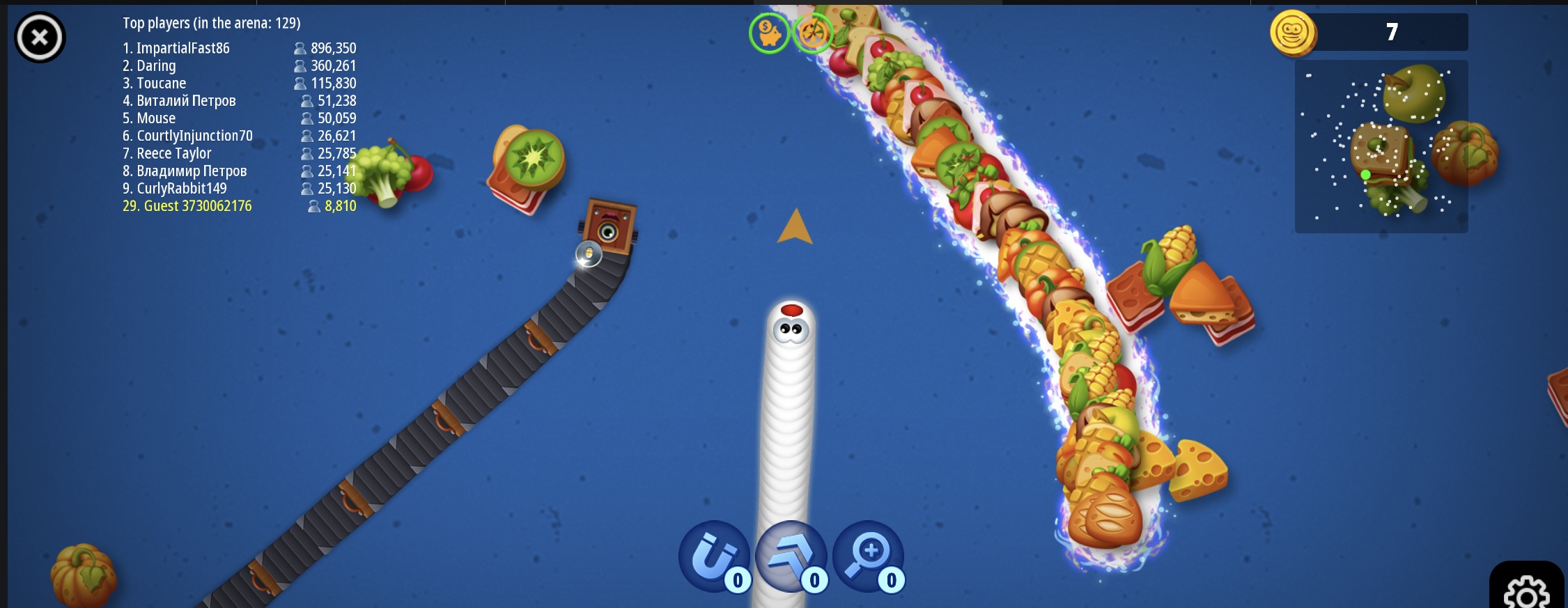Activate the magnet power-up
Image resolution: width=1568 pixels, height=608 pixels.
[x=714, y=557]
